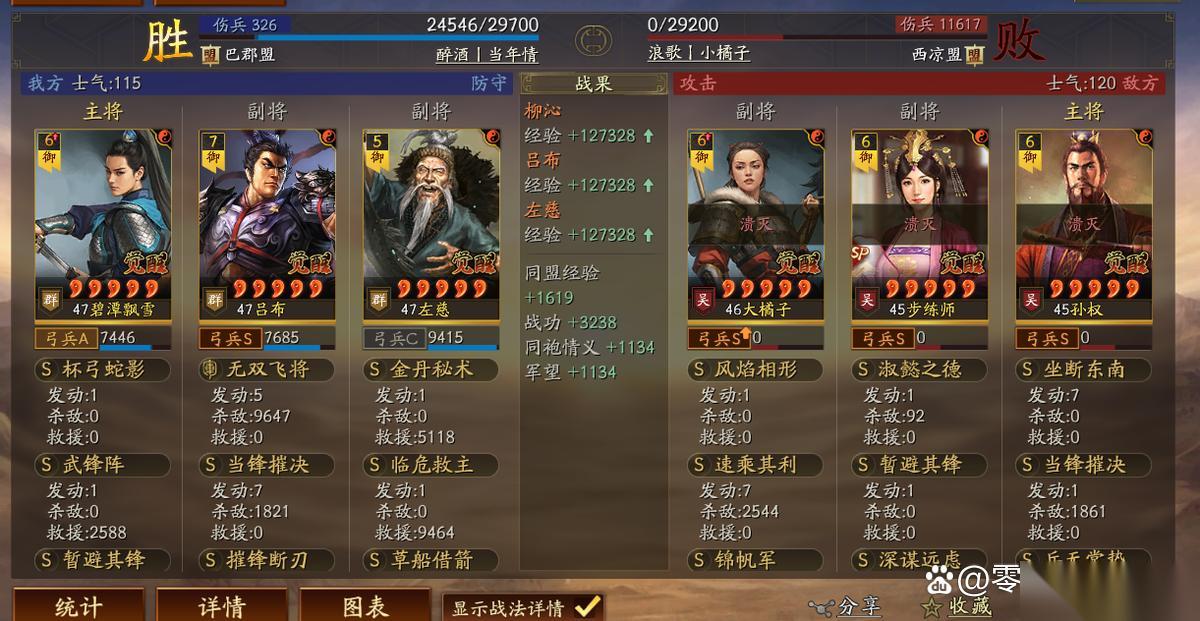Open the 淑懿之德 skill entry
Viewport: 1200px width, 621px height.
pos(919,369)
